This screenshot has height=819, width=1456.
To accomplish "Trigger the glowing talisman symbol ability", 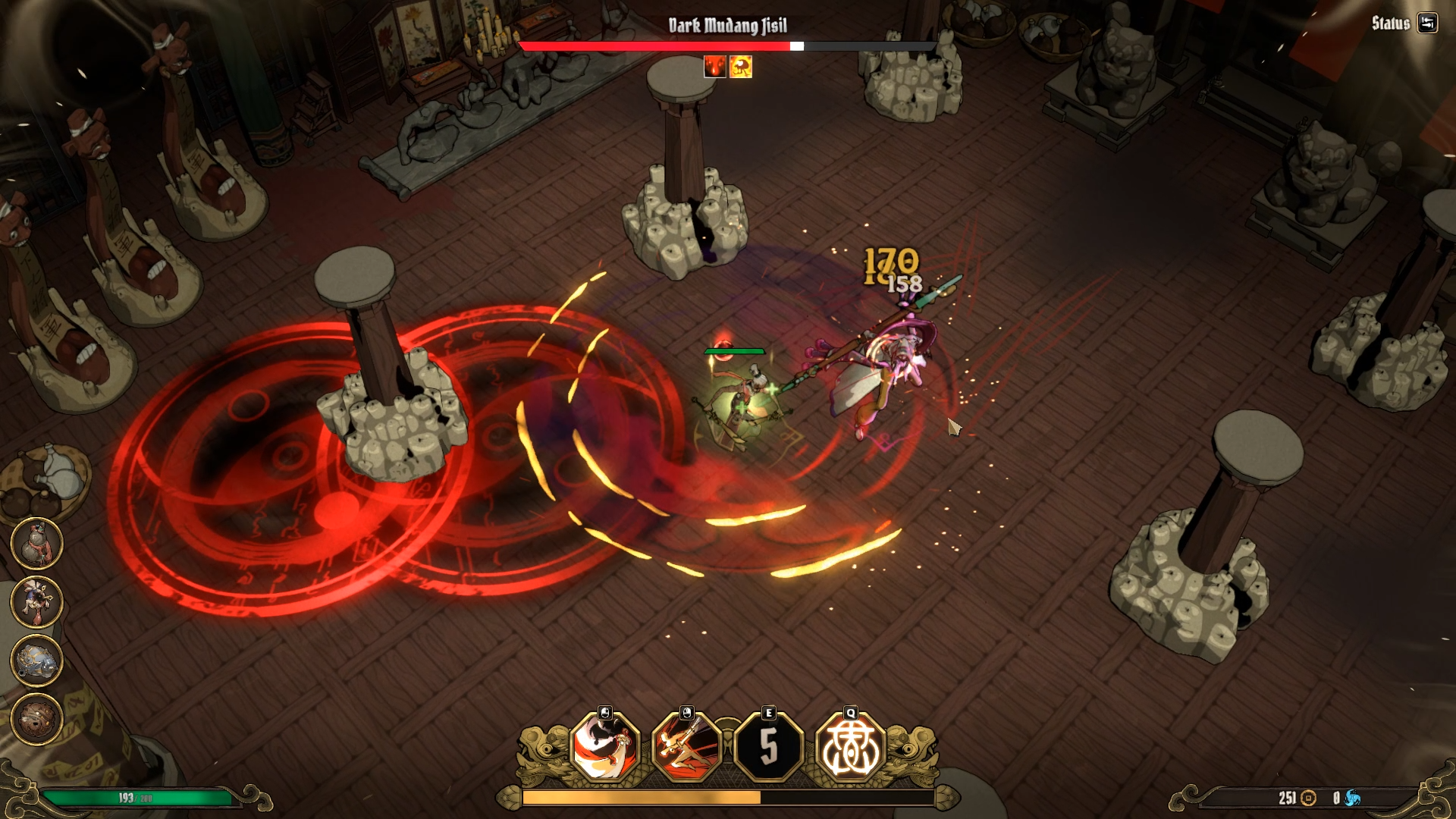I will coord(850,747).
